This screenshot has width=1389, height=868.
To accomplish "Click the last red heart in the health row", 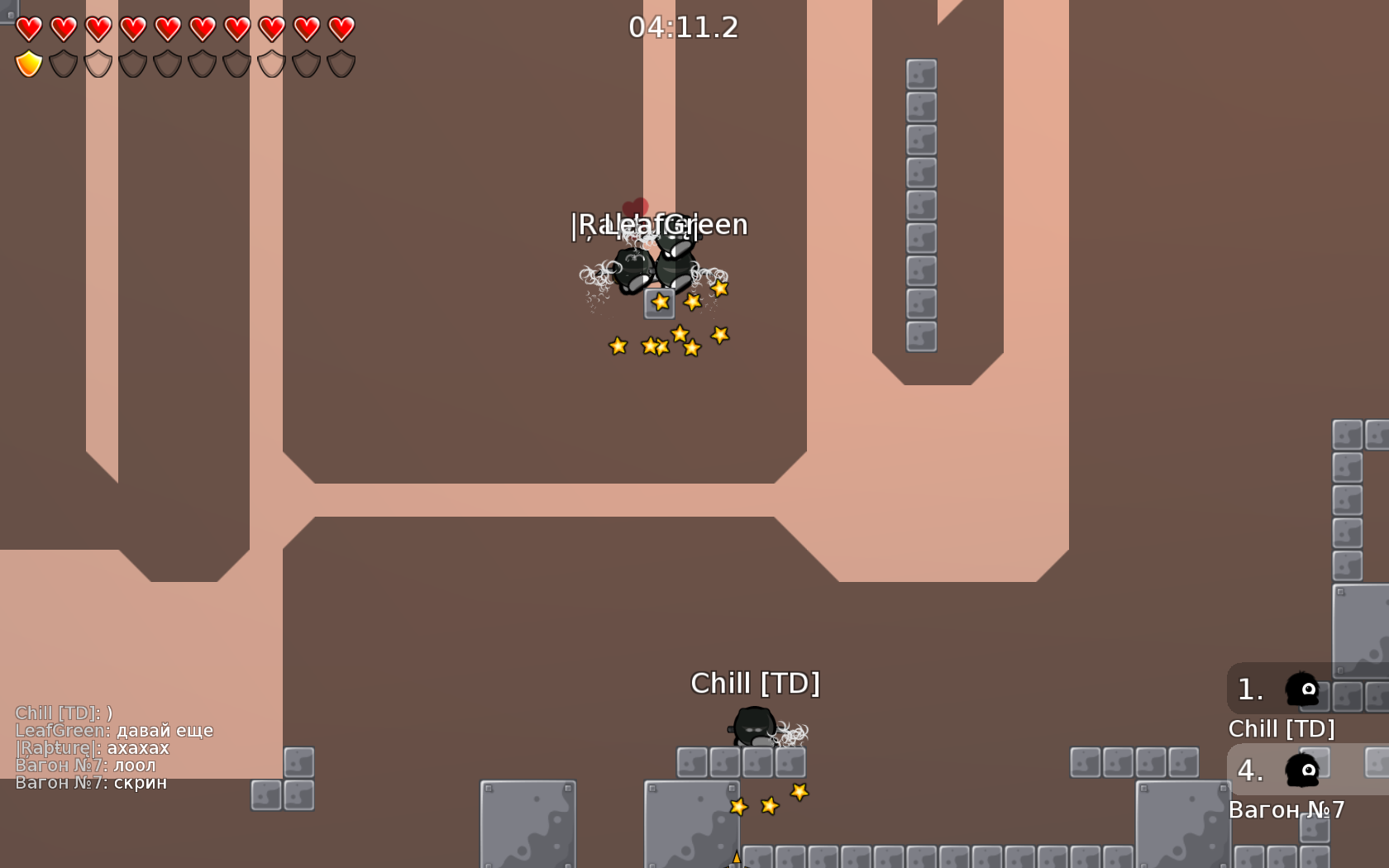I will 340,27.
